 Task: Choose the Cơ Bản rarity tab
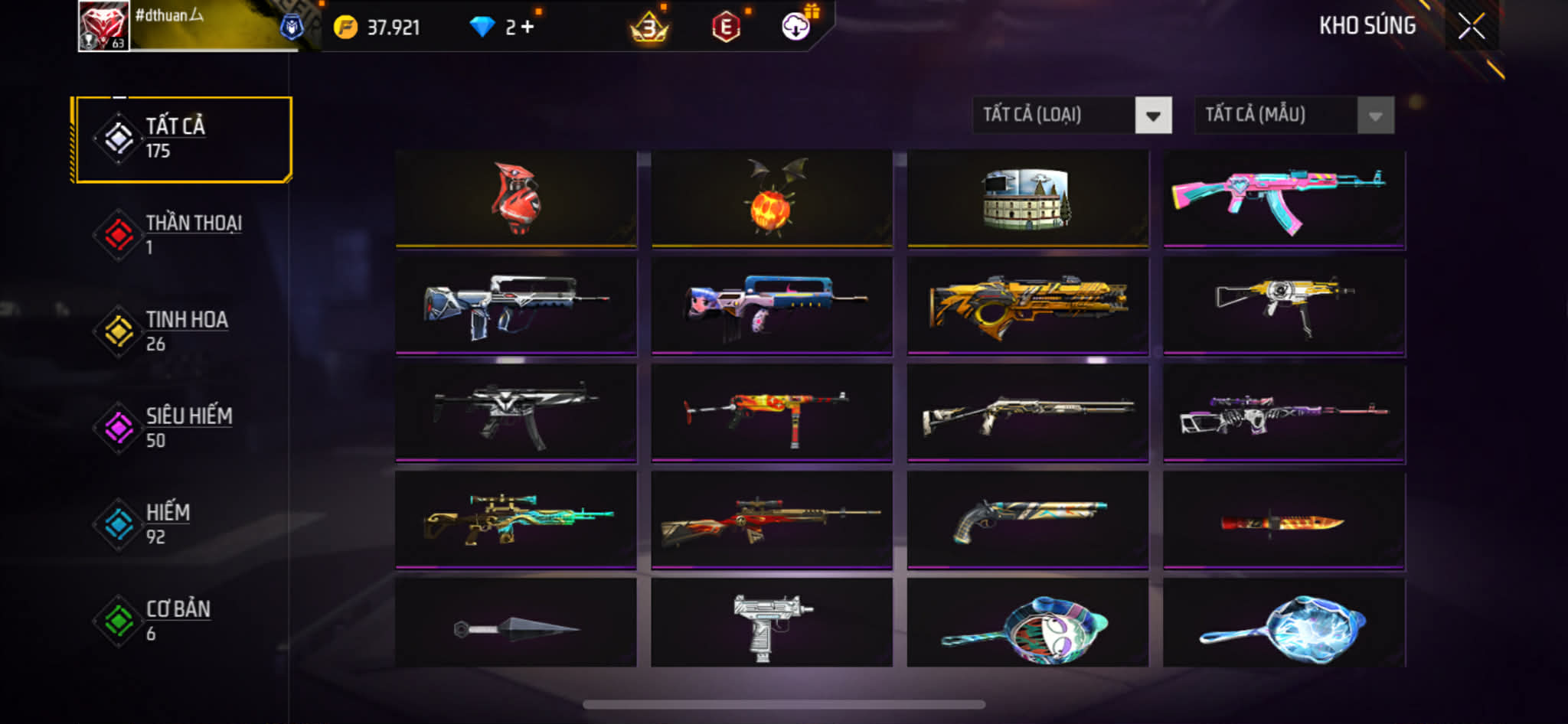pyautogui.click(x=182, y=621)
